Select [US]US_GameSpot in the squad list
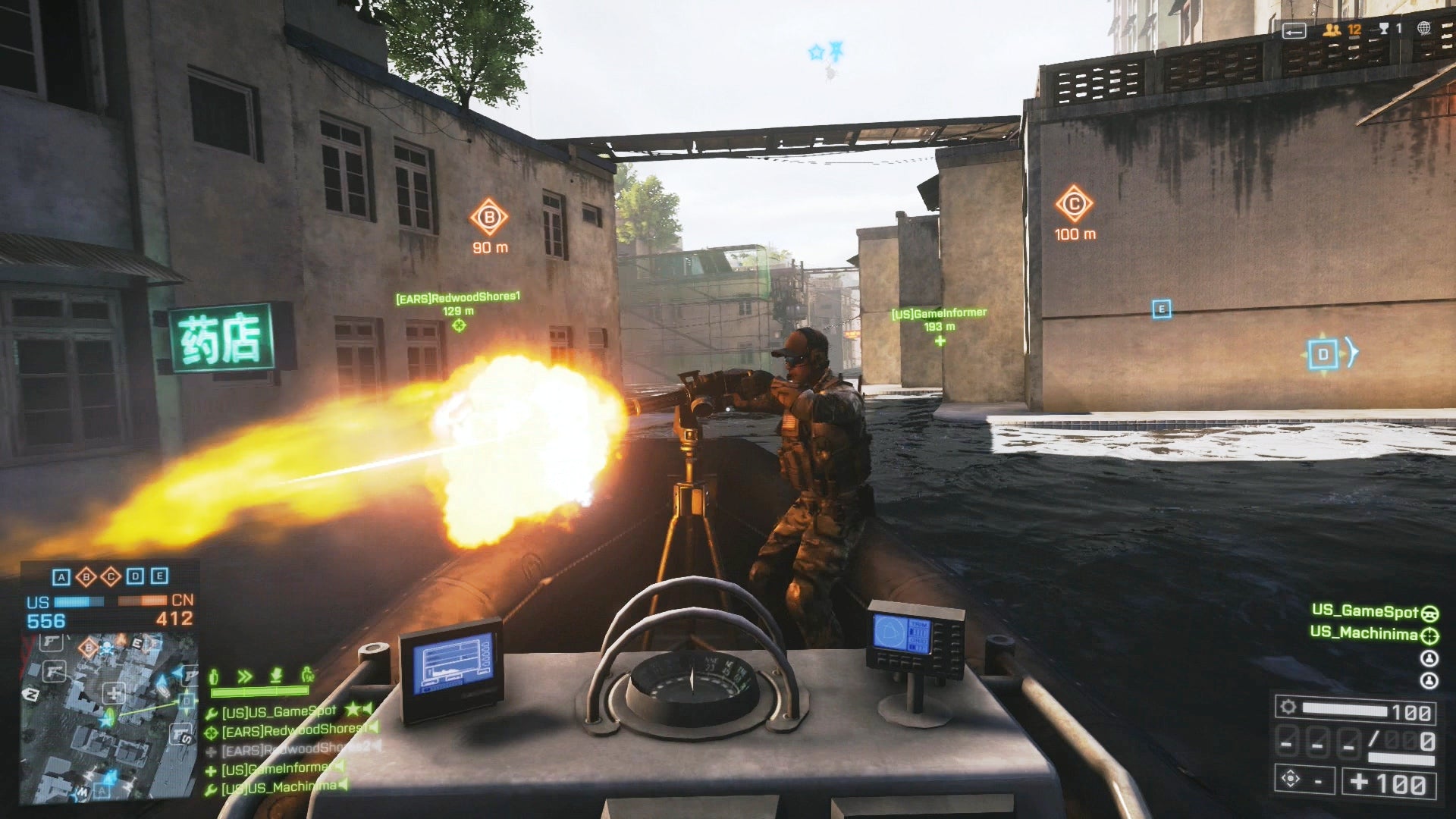 coord(278,711)
